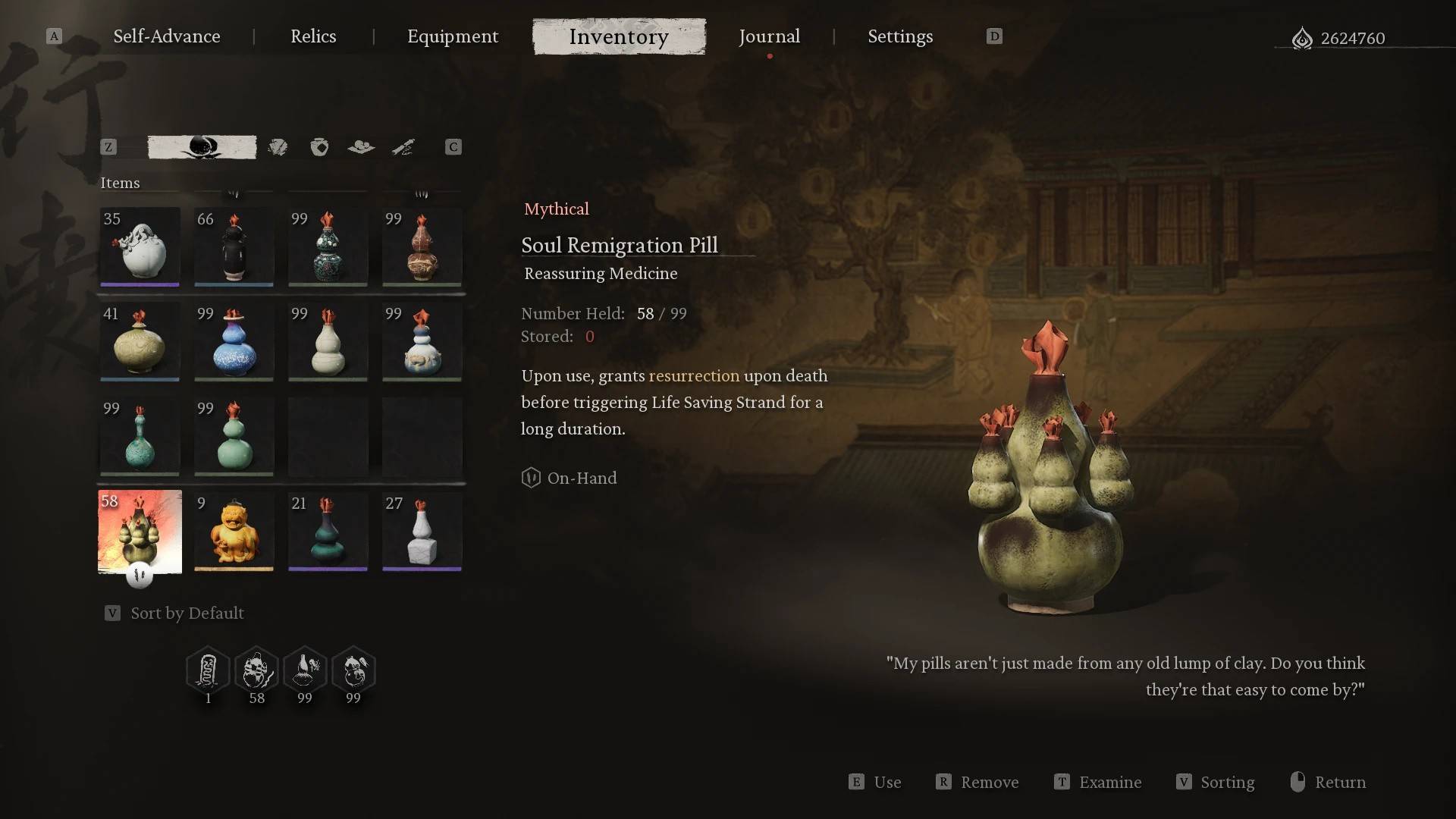
Task: Select the highlighted Soul Remigration Pill slot
Action: [x=140, y=531]
